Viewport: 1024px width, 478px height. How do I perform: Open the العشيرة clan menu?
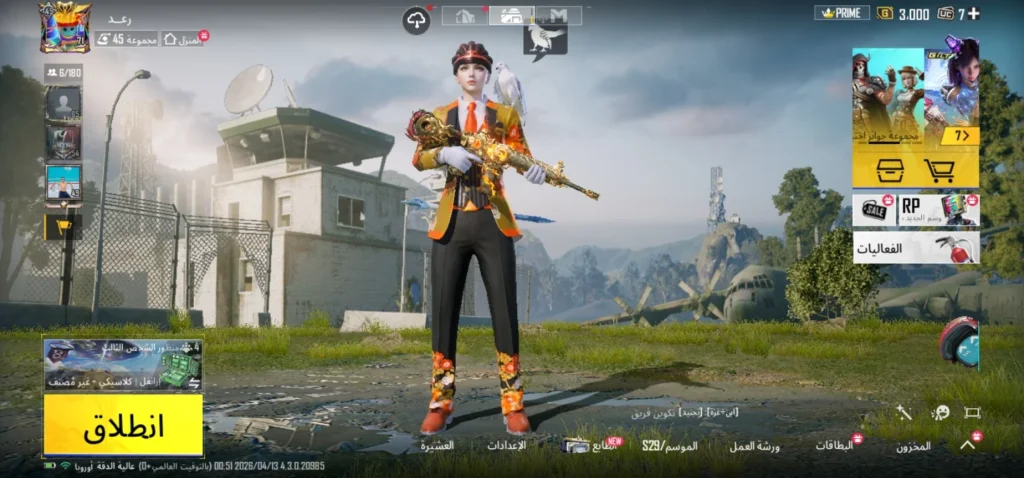[x=437, y=446]
